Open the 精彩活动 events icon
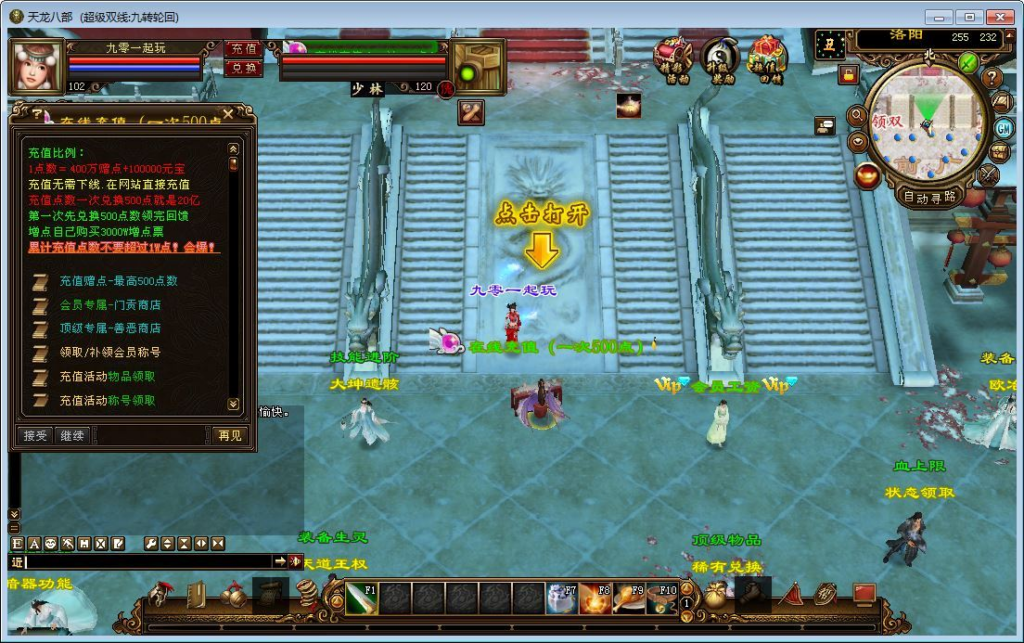The height and width of the screenshot is (643, 1024). click(x=673, y=58)
